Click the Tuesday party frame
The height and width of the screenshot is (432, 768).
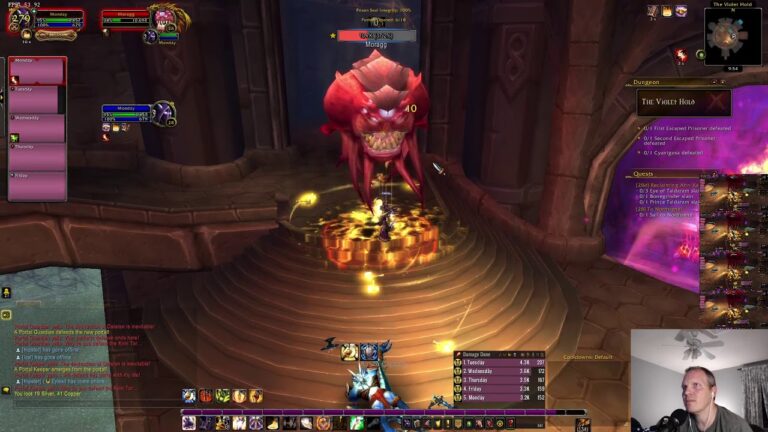point(37,99)
